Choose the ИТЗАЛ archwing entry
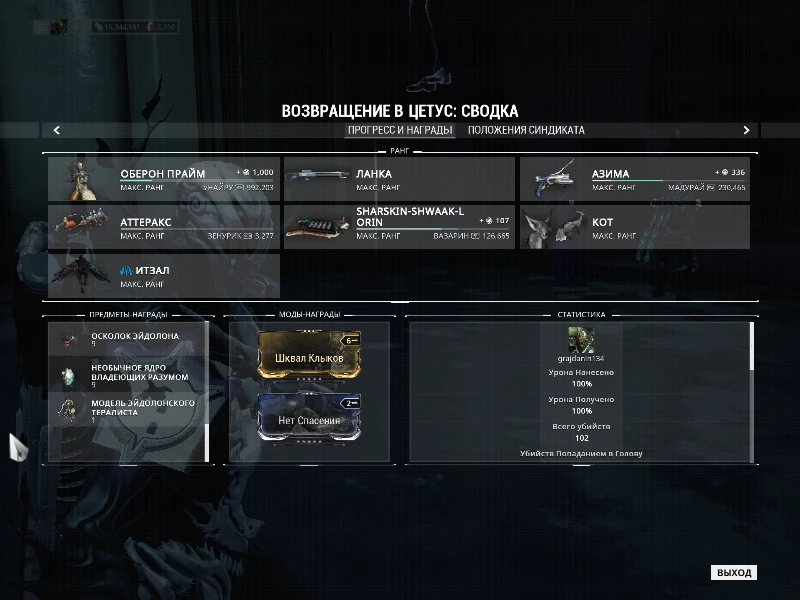This screenshot has width=800, height=600. (163, 275)
